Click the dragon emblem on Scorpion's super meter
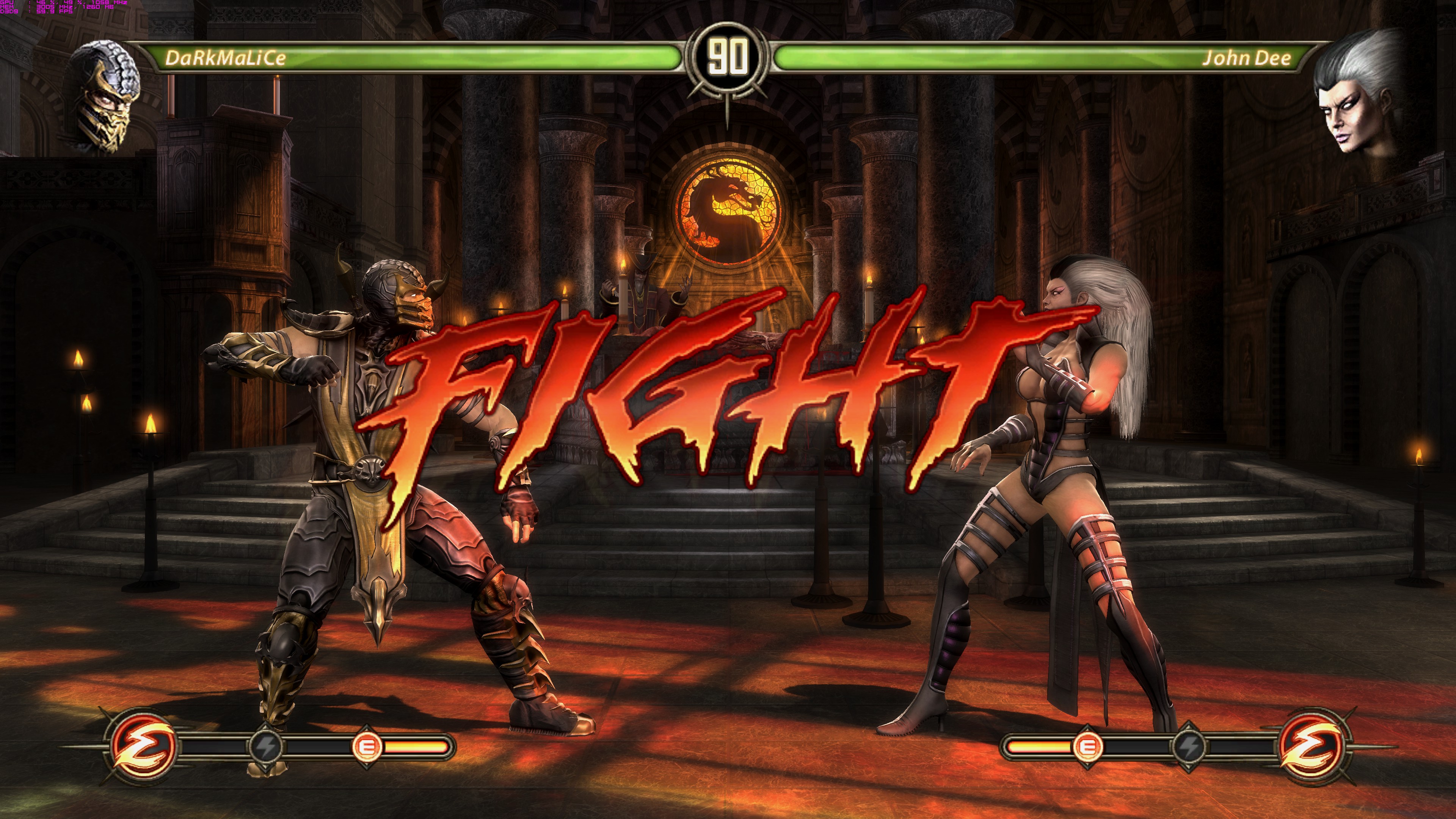1456x819 pixels. click(143, 747)
